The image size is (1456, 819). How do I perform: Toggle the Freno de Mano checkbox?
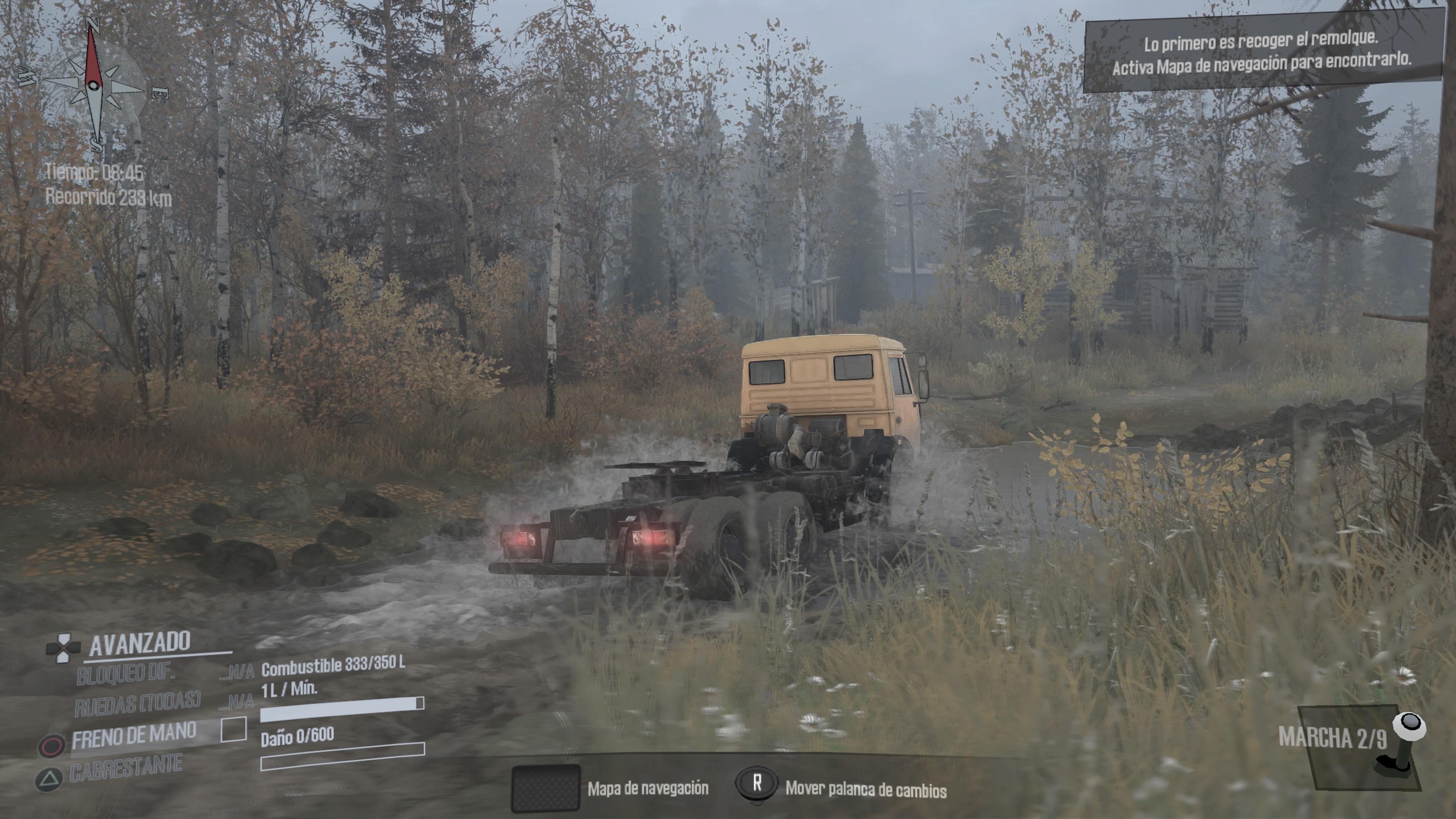point(234,730)
